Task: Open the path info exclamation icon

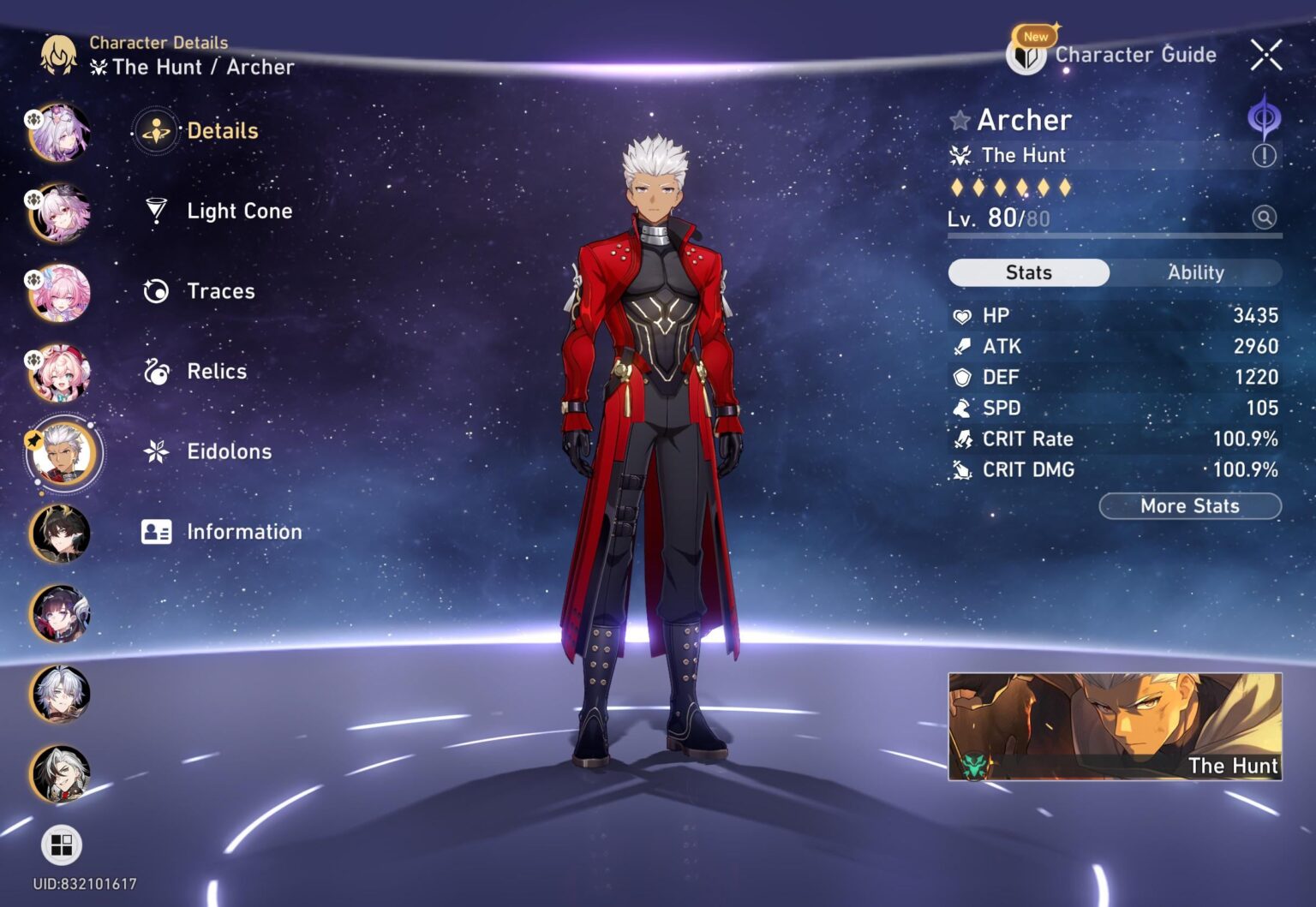Action: pyautogui.click(x=1264, y=156)
